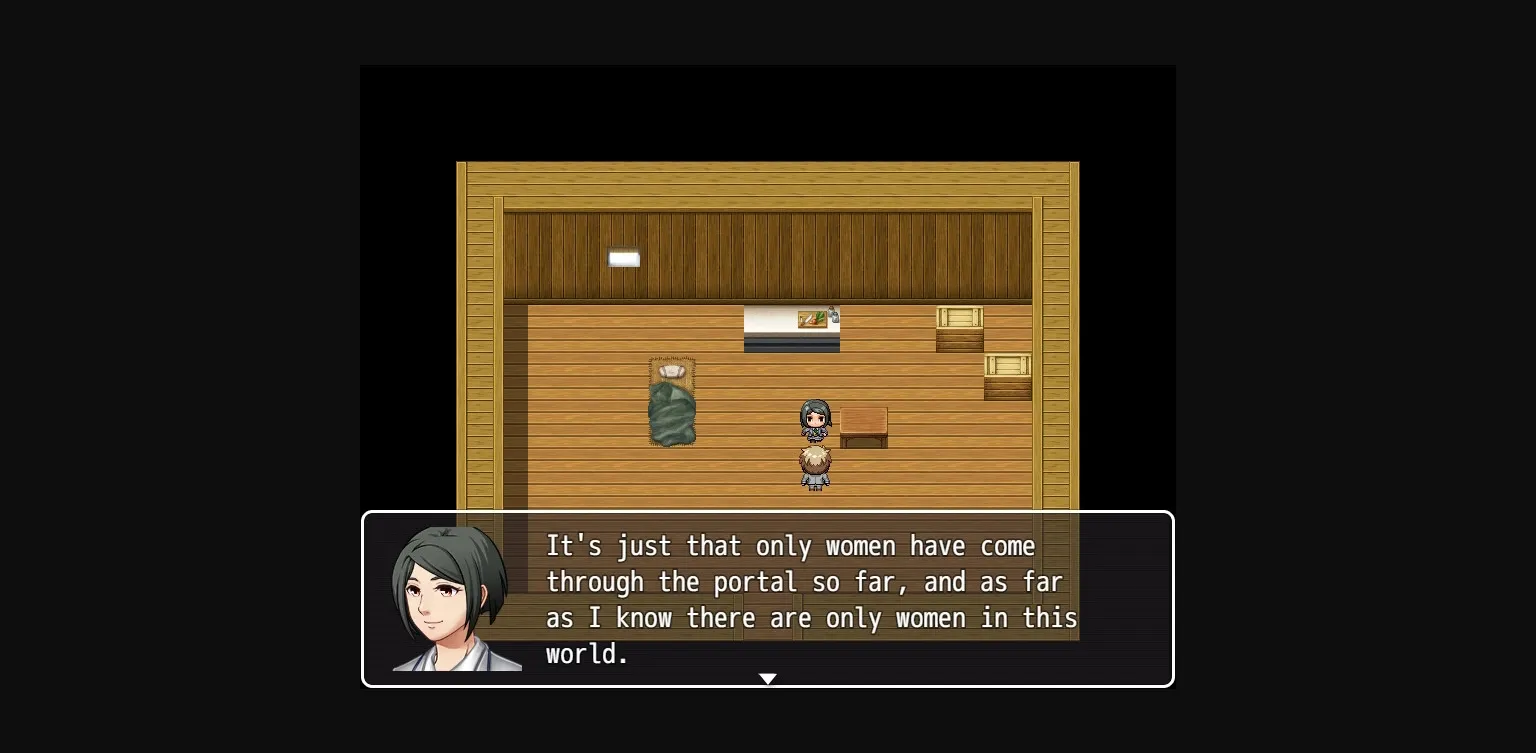The height and width of the screenshot is (753, 1536).
Task: Click the gray jar on the kitchen counter
Action: click(x=830, y=312)
